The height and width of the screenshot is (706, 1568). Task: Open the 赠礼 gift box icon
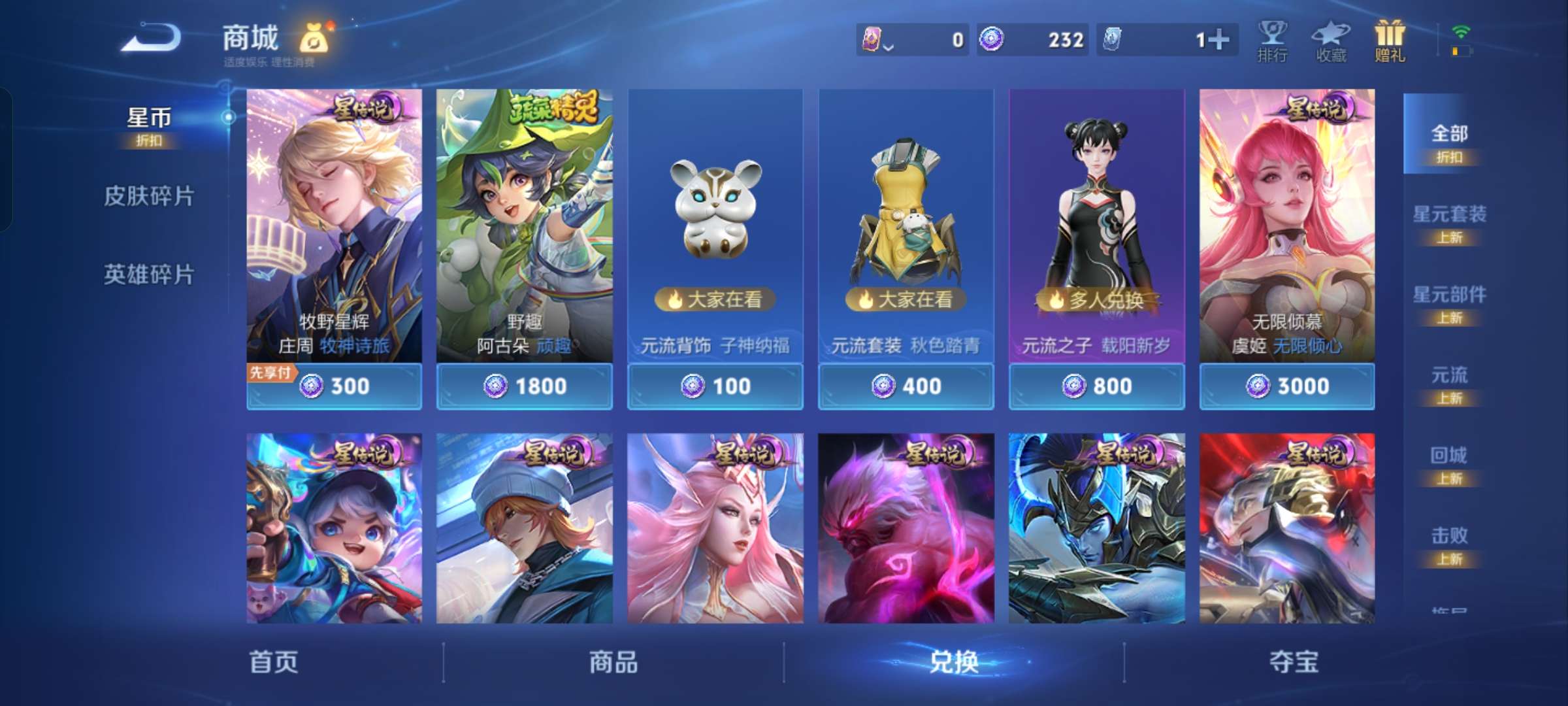[x=1389, y=41]
